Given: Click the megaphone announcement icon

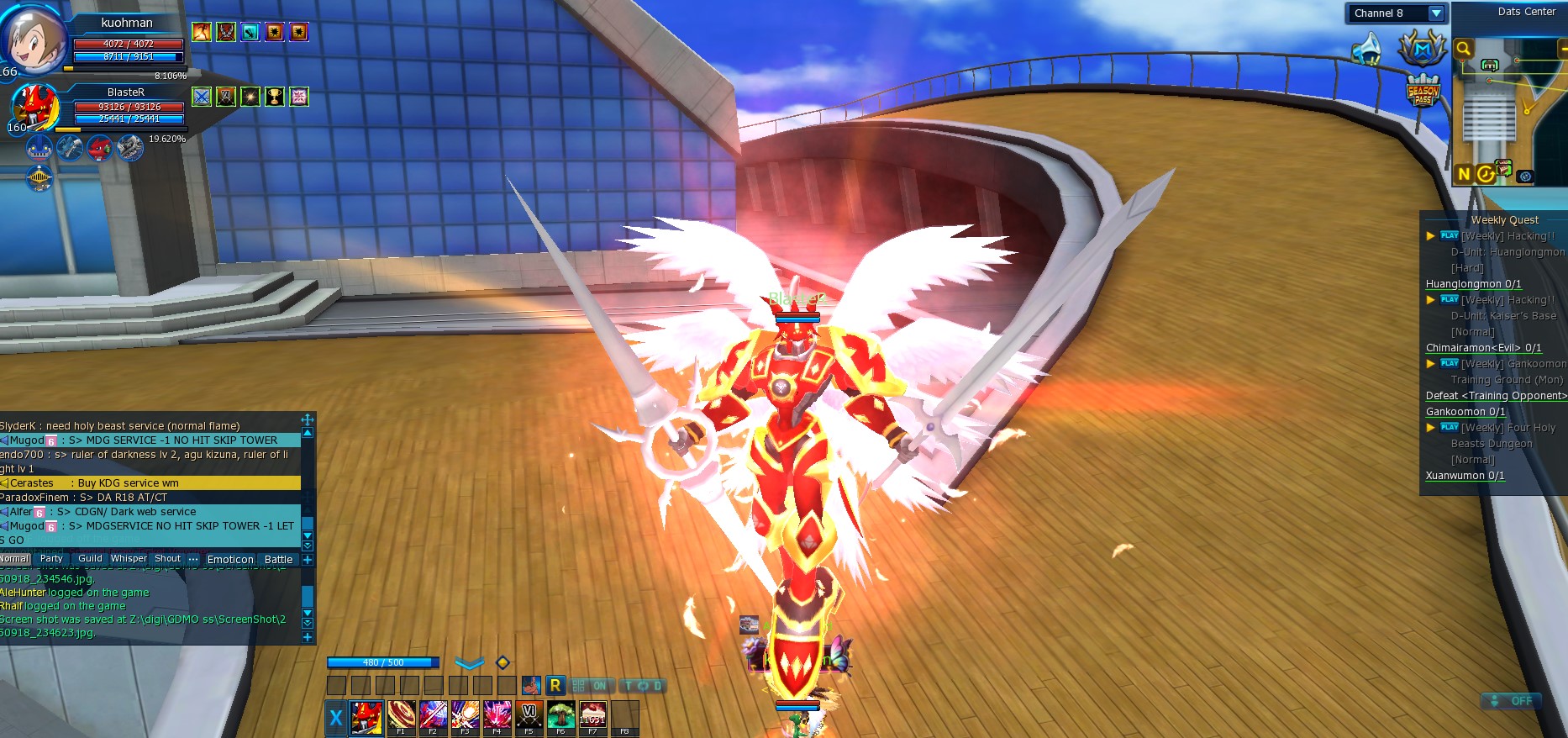Looking at the screenshot, I should pos(1369,49).
